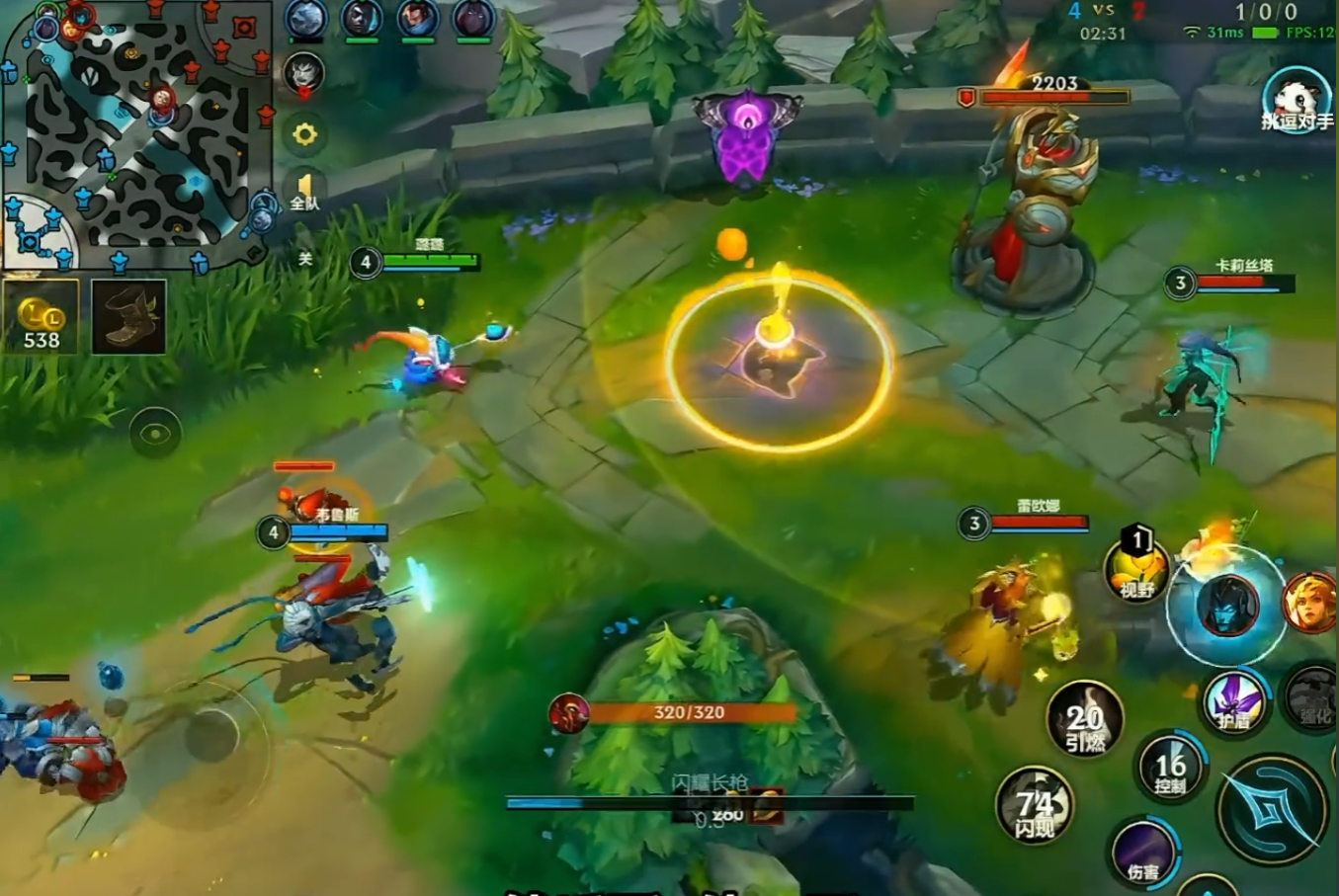Tap the large basic attack button

[x=1271, y=809]
